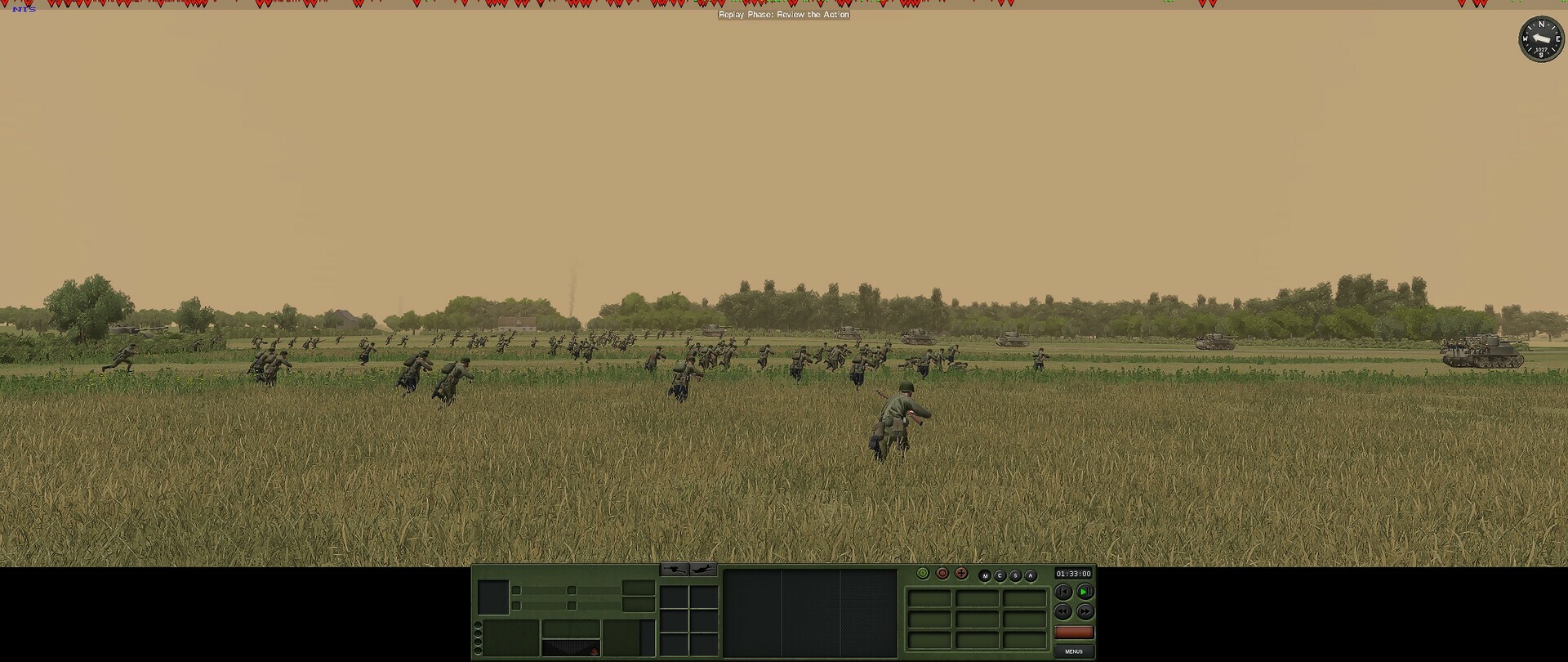Select the red ring target icon
The image size is (1568, 662).
pos(942,575)
